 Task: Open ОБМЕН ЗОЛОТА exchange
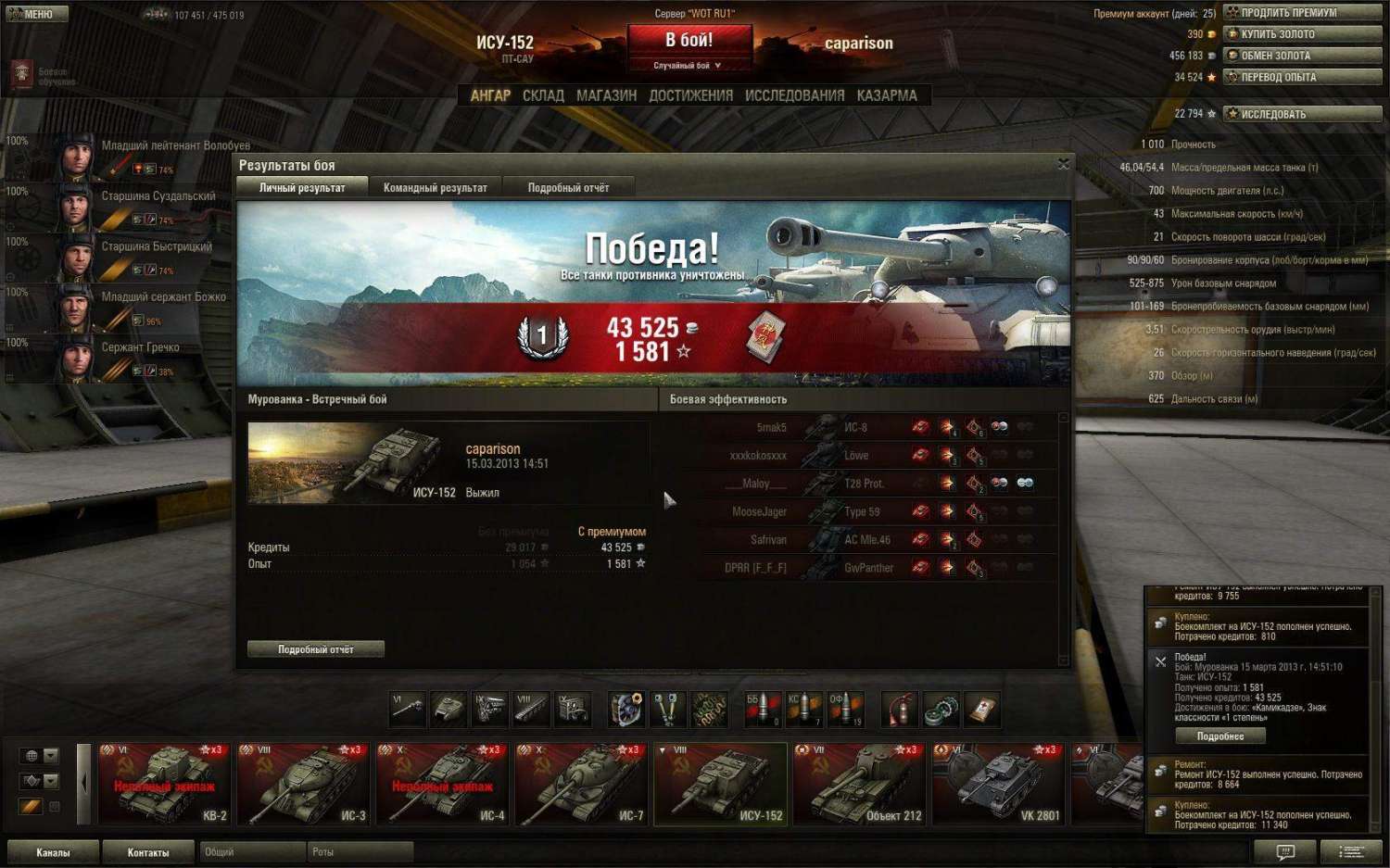coord(1302,56)
